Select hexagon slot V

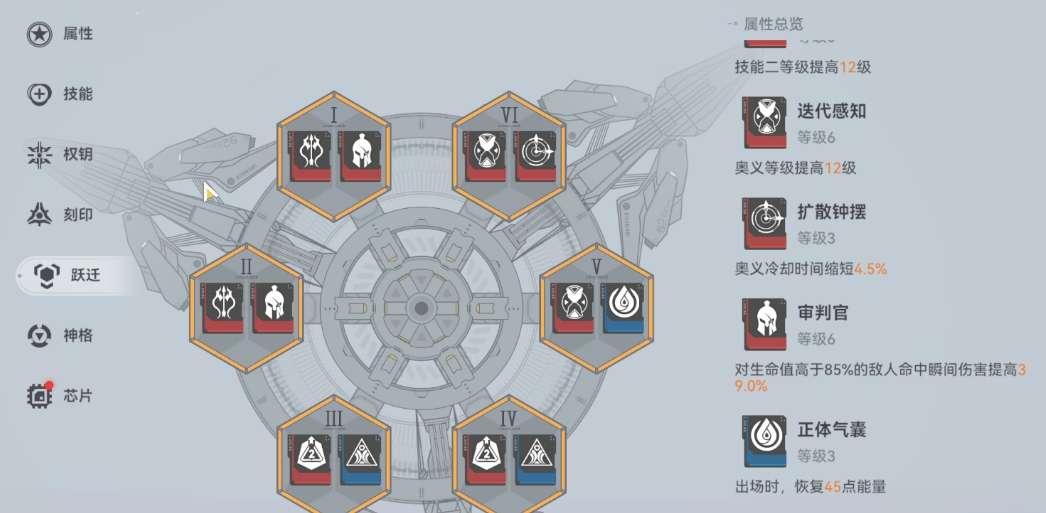click(x=596, y=304)
